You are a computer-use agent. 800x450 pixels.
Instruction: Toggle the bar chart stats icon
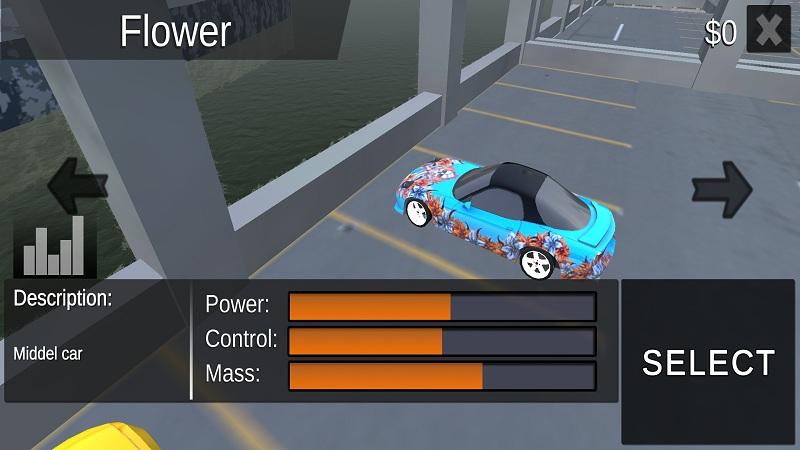tap(55, 245)
